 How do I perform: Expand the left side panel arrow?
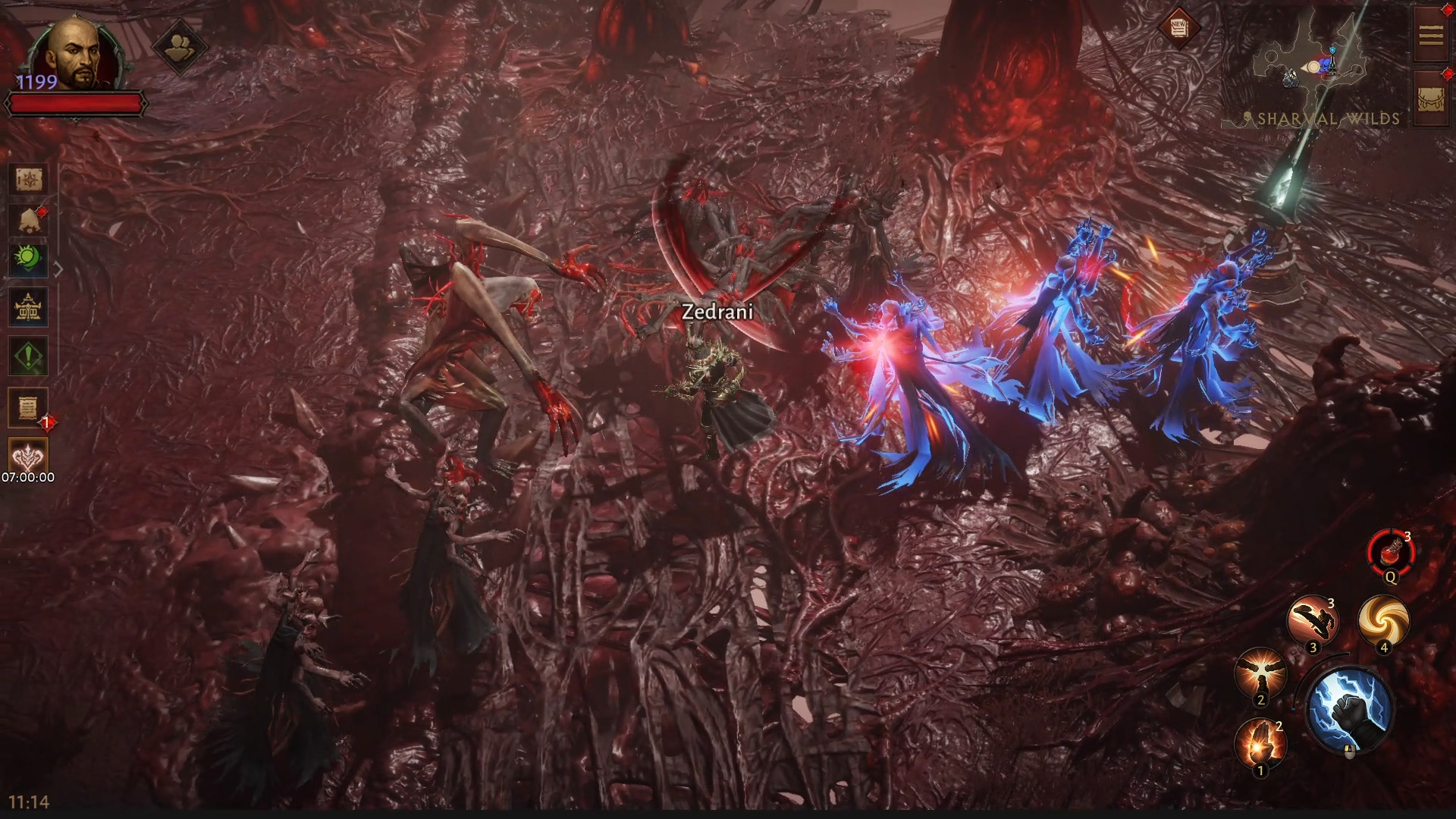(58, 269)
